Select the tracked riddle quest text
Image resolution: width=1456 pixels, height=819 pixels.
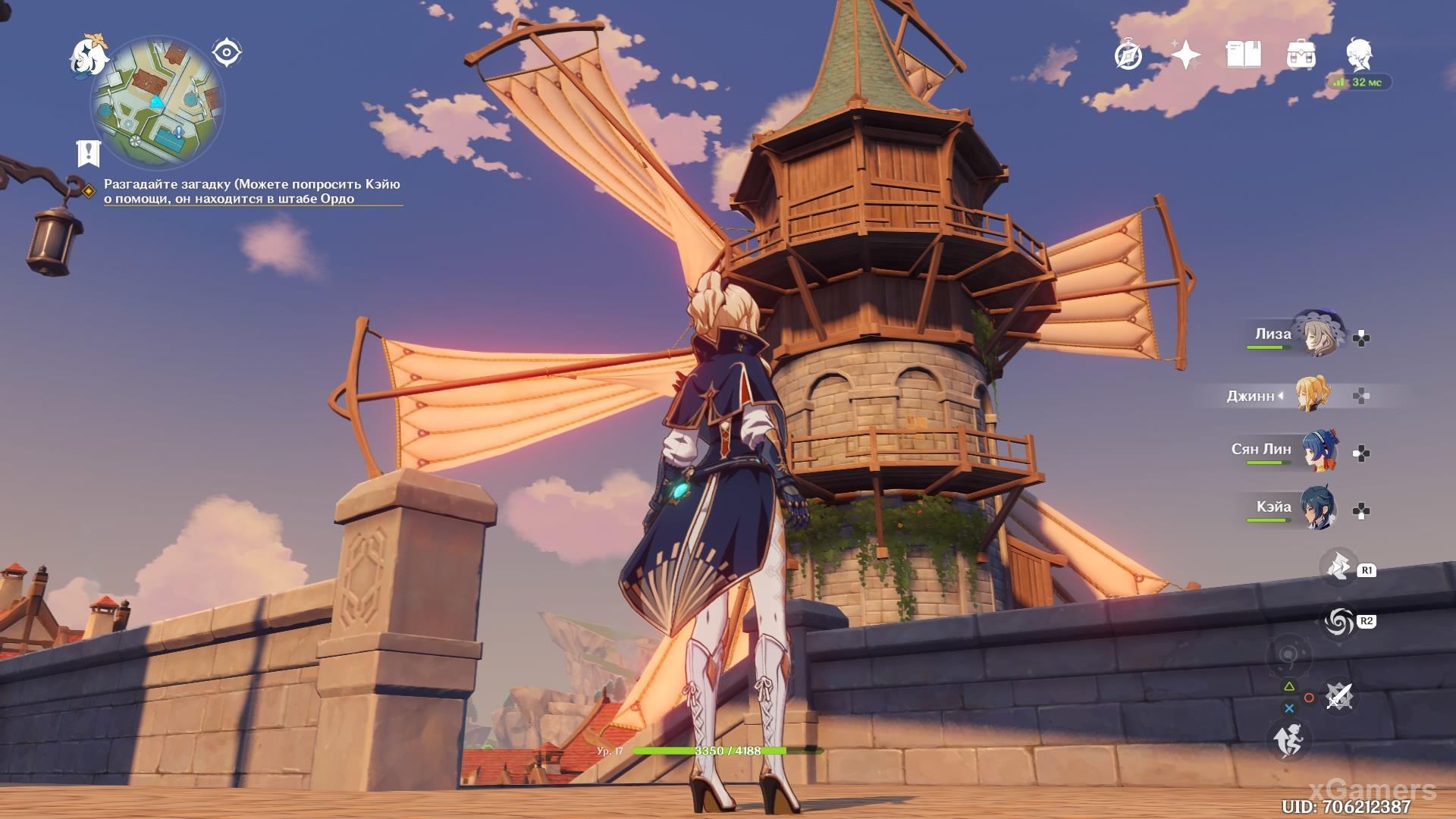coord(252,191)
